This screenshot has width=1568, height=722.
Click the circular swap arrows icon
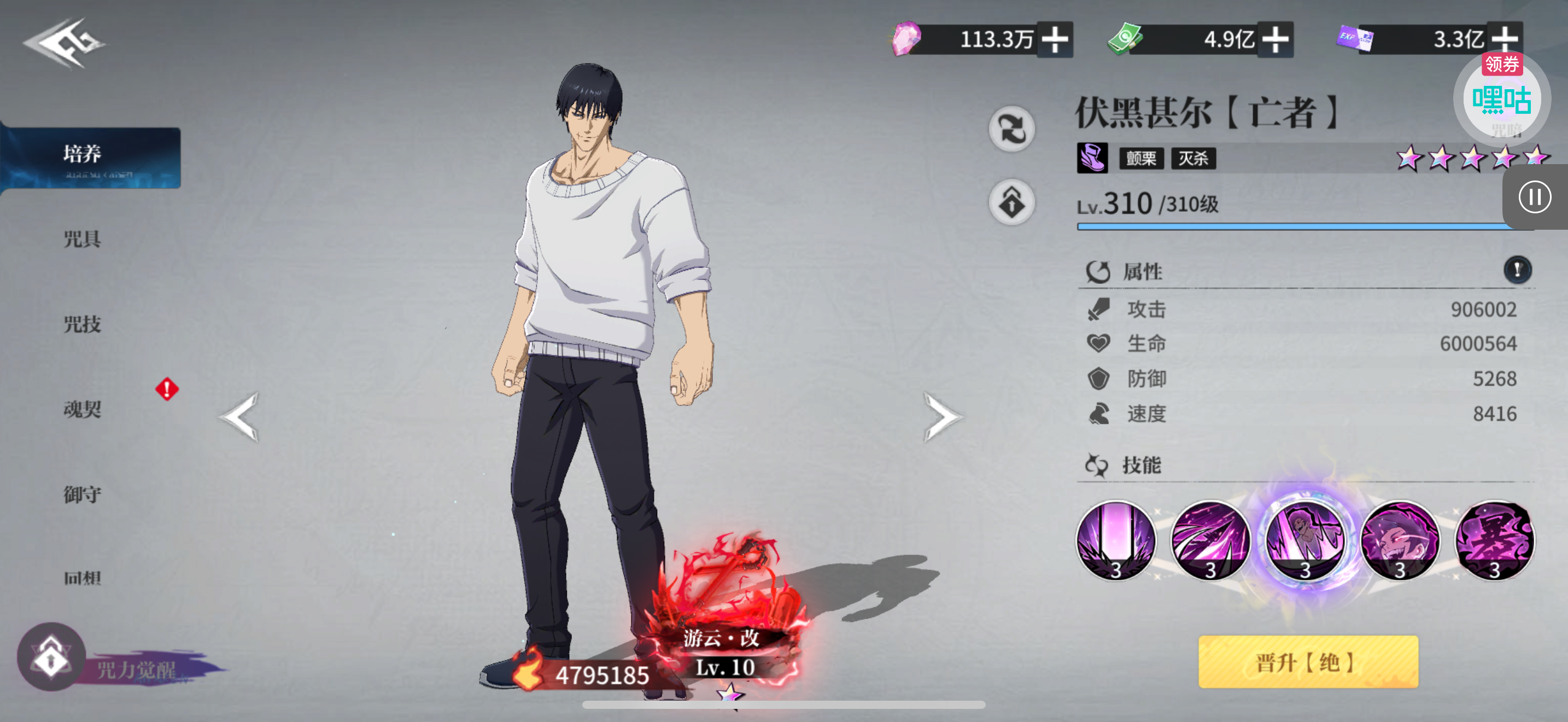pos(1011,129)
